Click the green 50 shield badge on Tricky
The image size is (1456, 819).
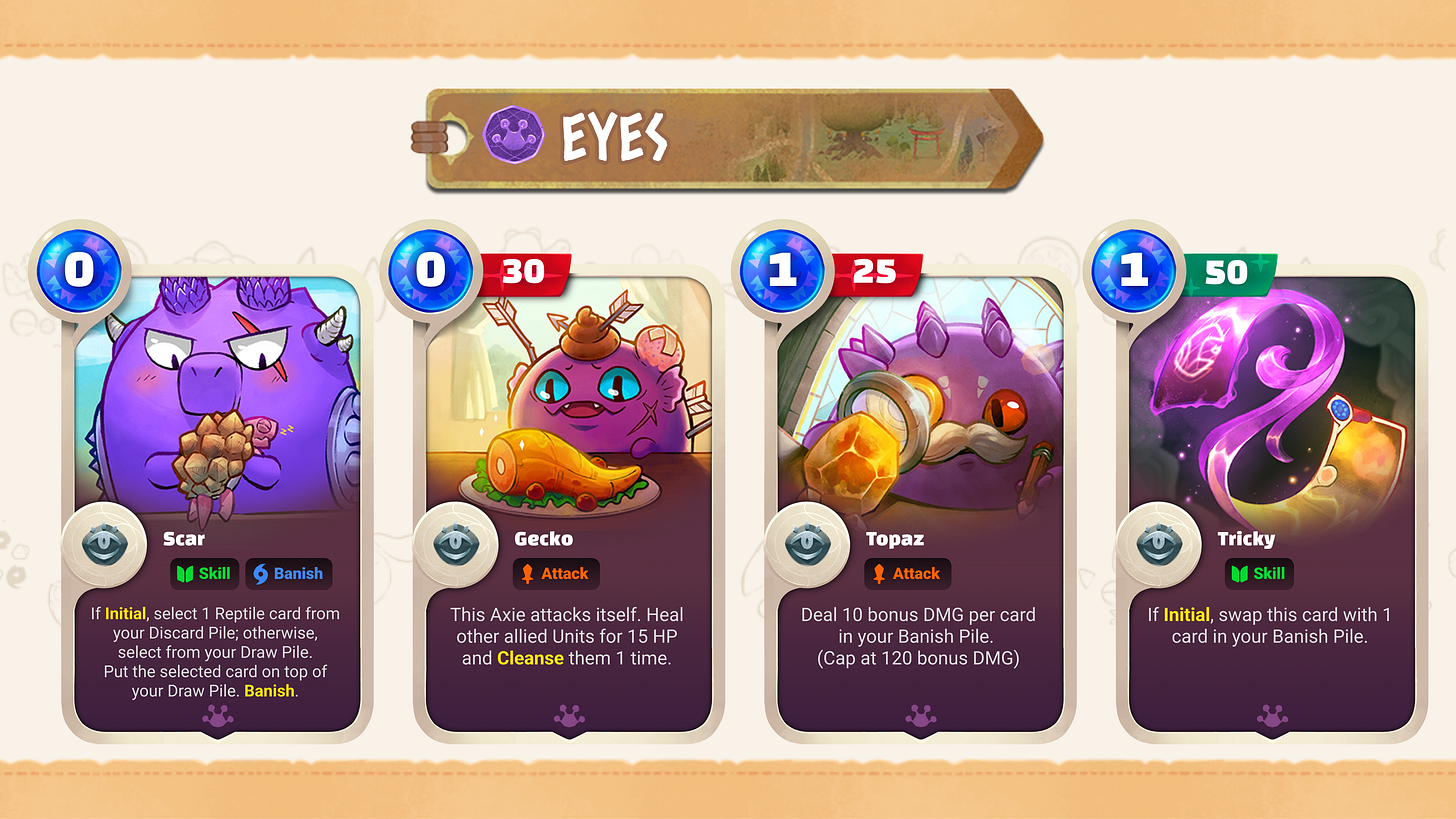(x=1232, y=271)
